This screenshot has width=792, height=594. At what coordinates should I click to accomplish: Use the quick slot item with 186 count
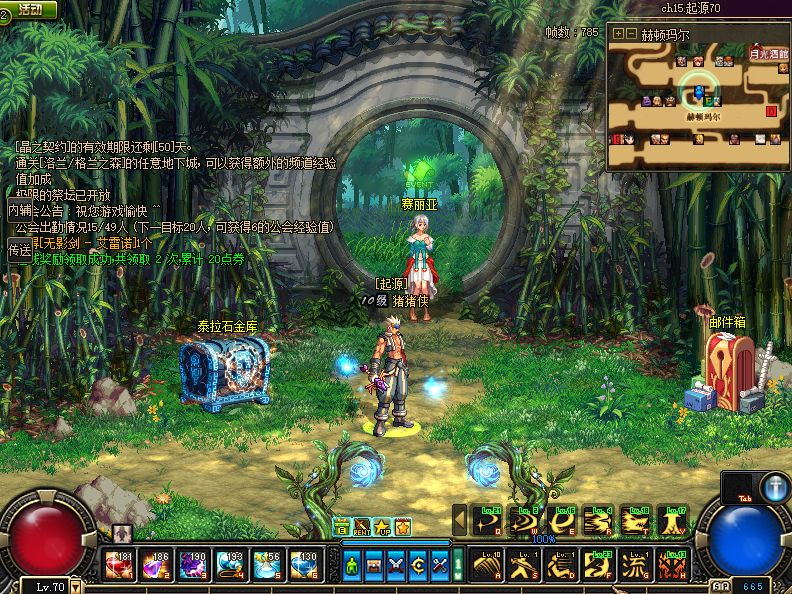coord(157,566)
